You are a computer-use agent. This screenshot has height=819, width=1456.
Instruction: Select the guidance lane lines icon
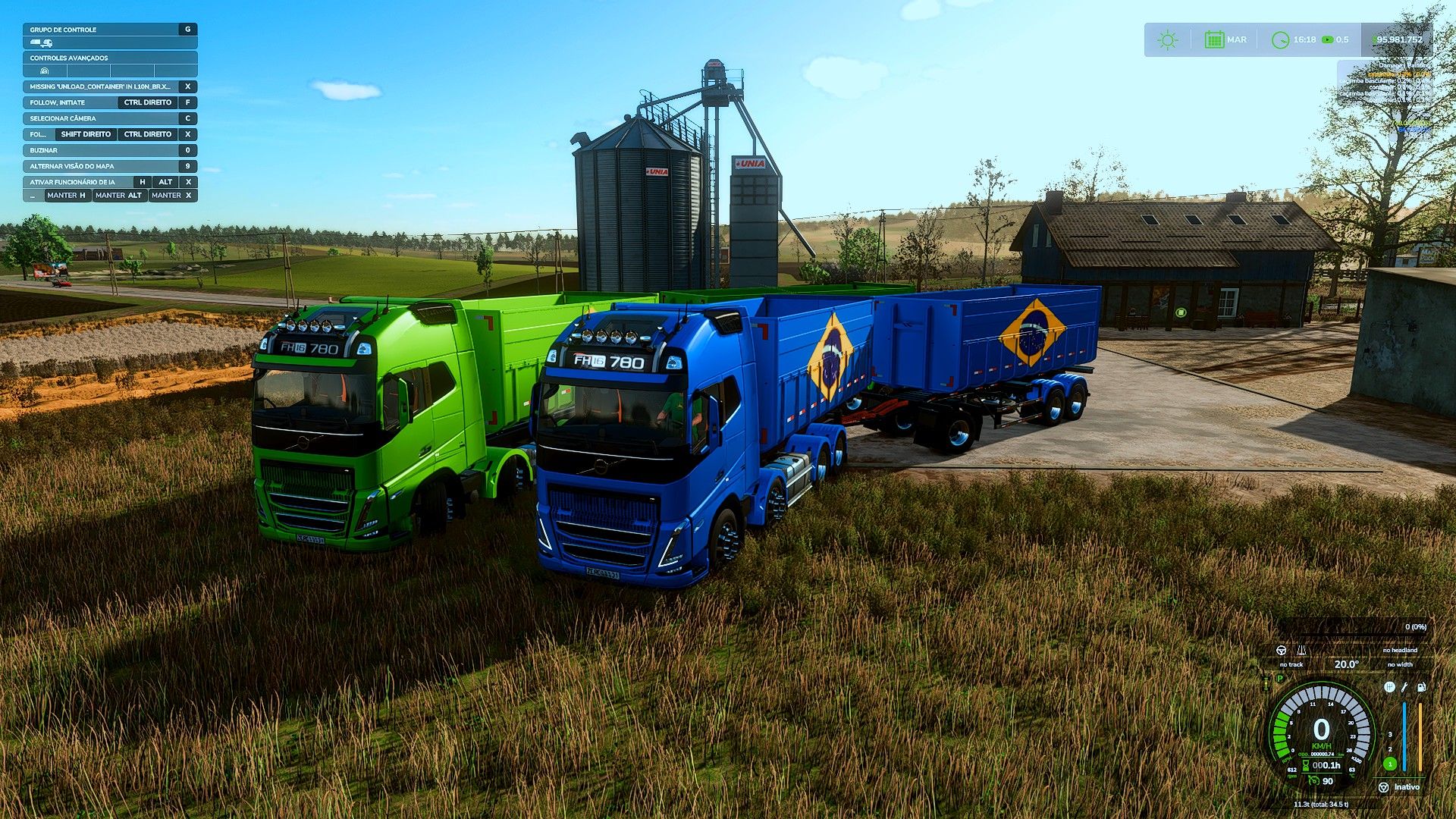1301,650
